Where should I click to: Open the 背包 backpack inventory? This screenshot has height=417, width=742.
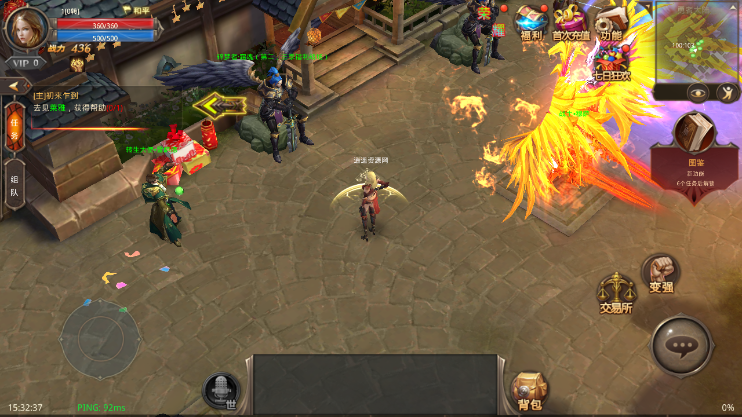(x=528, y=390)
